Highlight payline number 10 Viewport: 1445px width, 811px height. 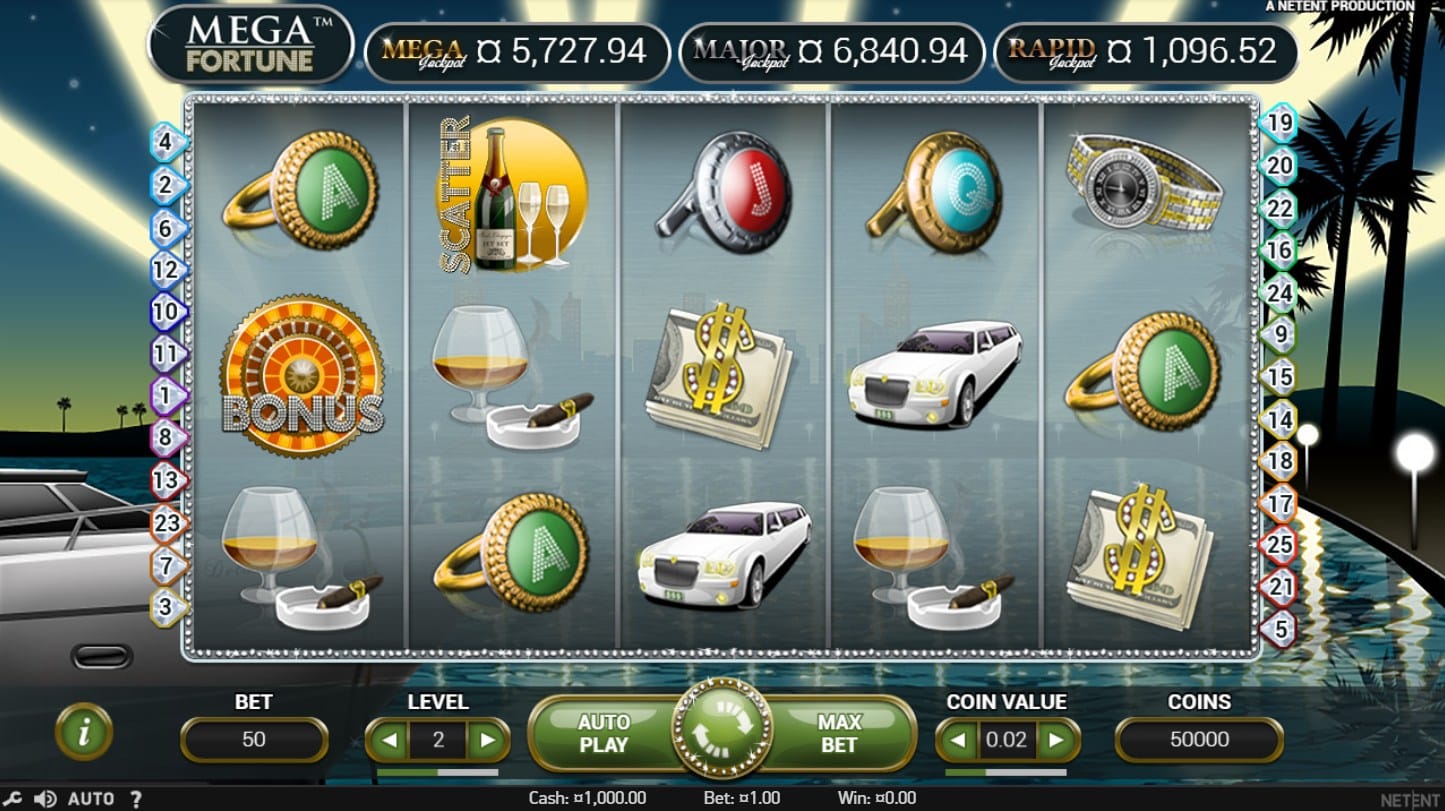point(167,311)
